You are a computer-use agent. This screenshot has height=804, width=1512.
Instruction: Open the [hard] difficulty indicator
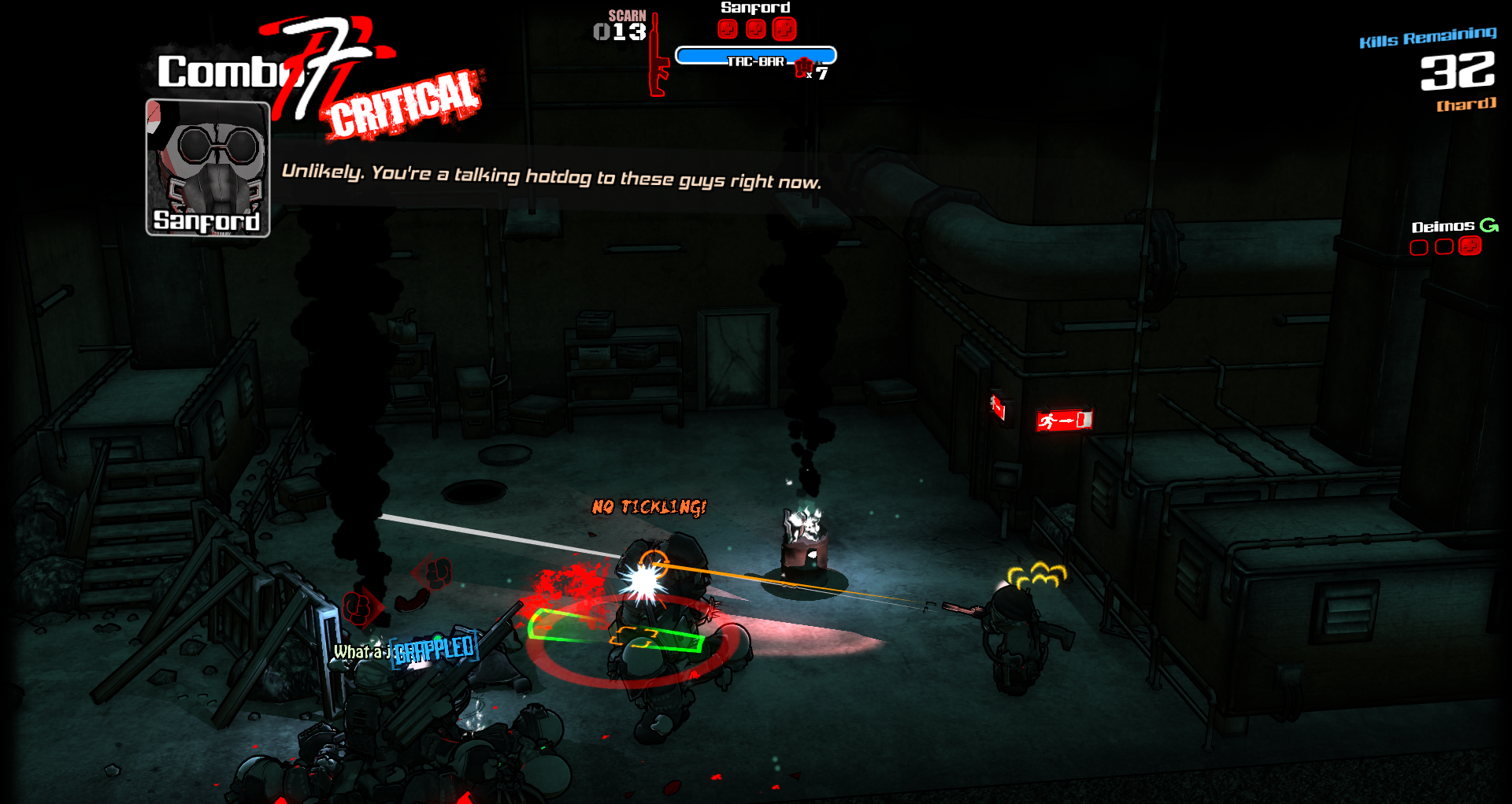click(1465, 103)
